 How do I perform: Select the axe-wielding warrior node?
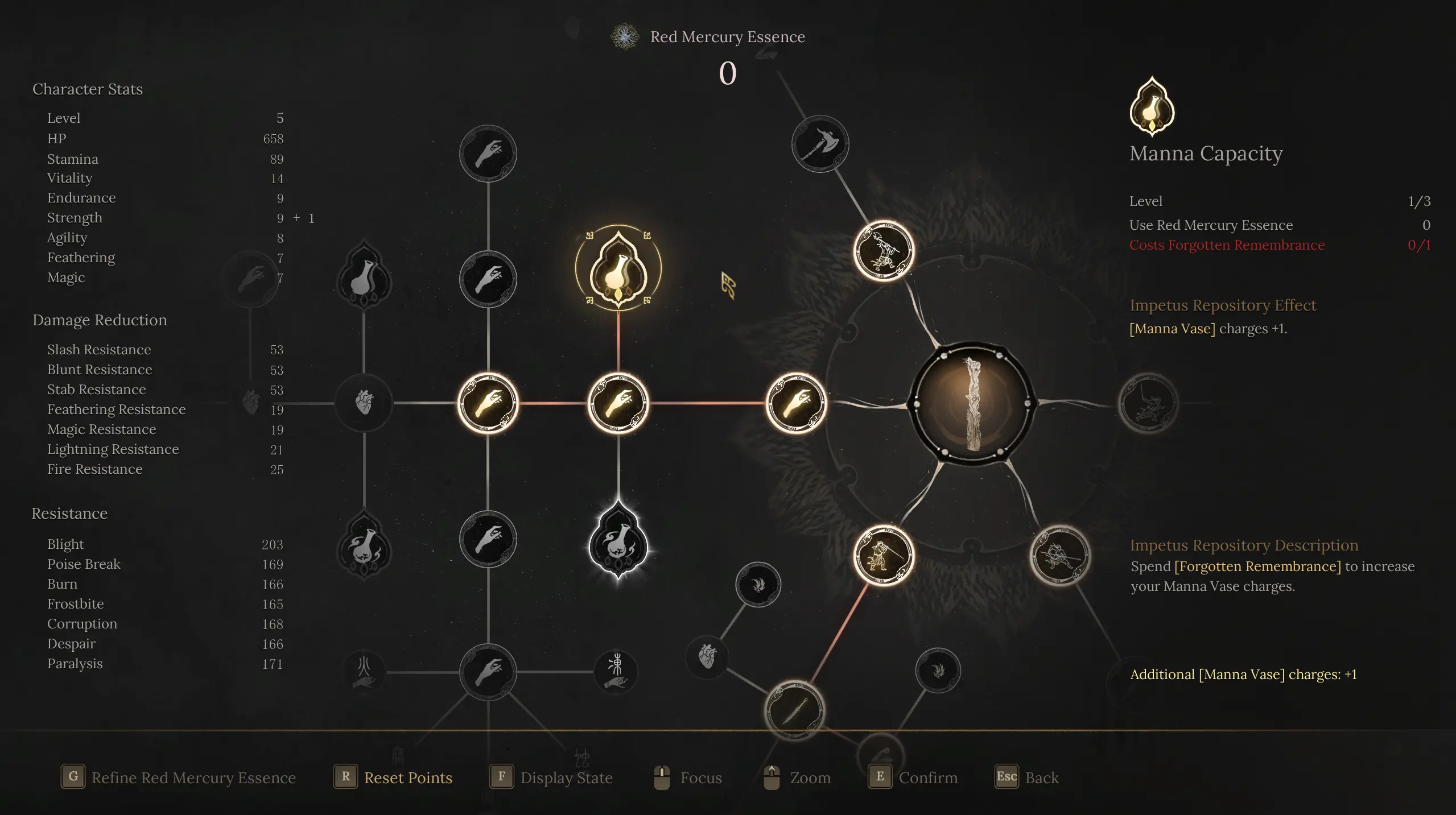point(884,251)
